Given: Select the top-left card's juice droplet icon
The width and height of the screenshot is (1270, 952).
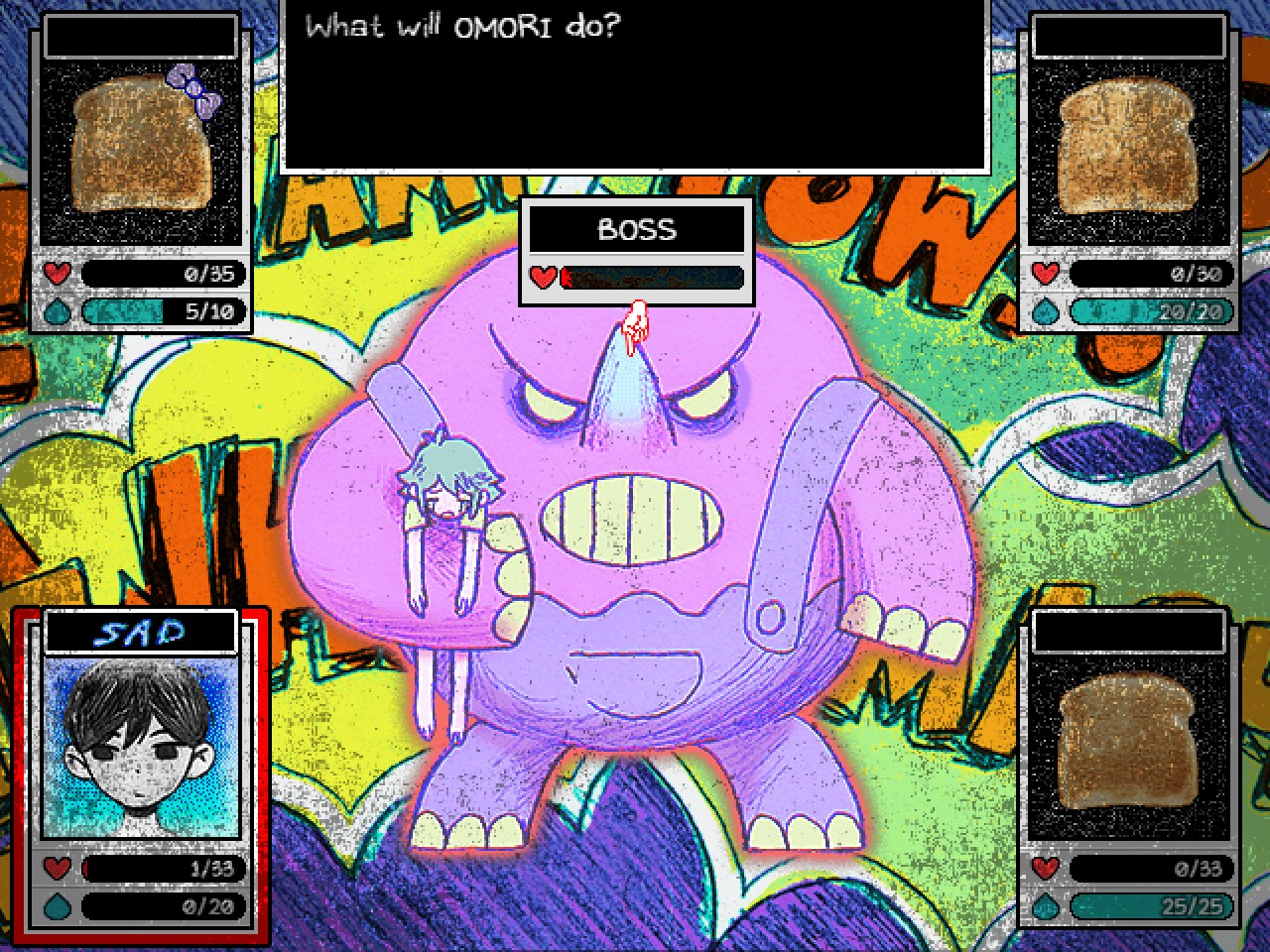Looking at the screenshot, I should (x=57, y=311).
